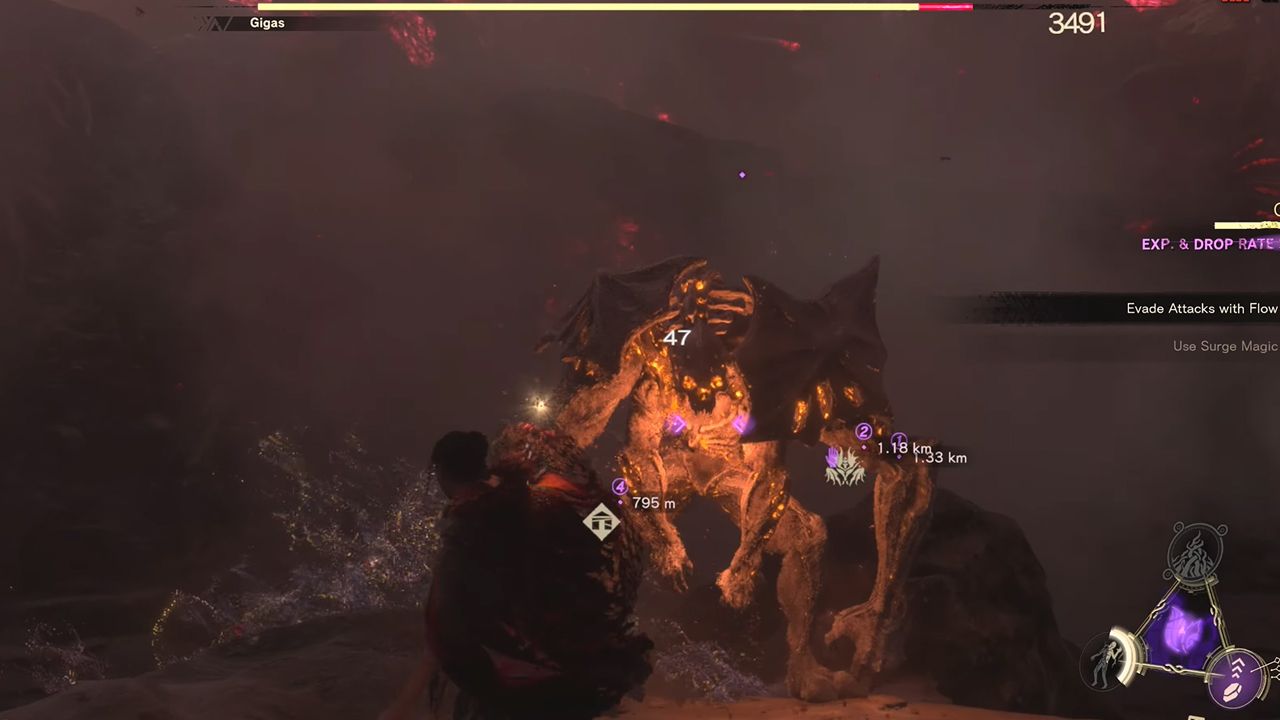Select waypoint marker 1 showing 1.33 km
This screenshot has height=720, width=1280.
(x=900, y=437)
